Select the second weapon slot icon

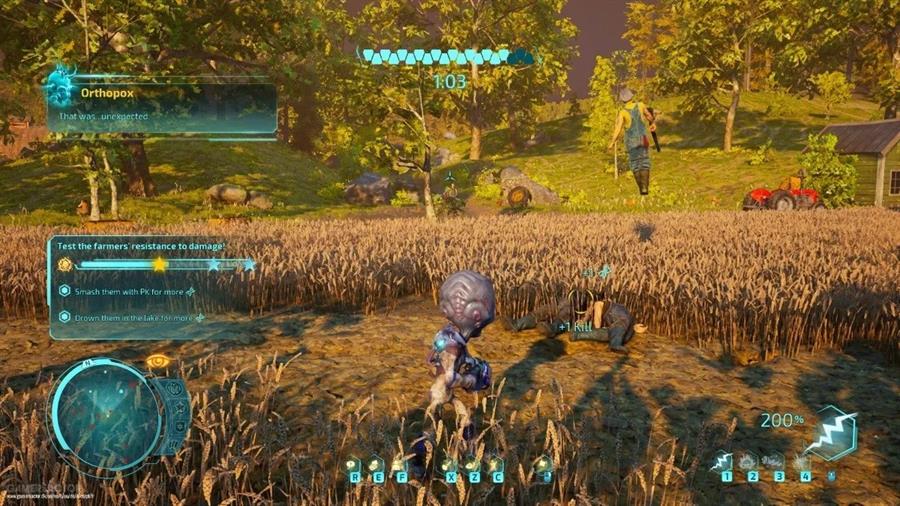coord(748,461)
